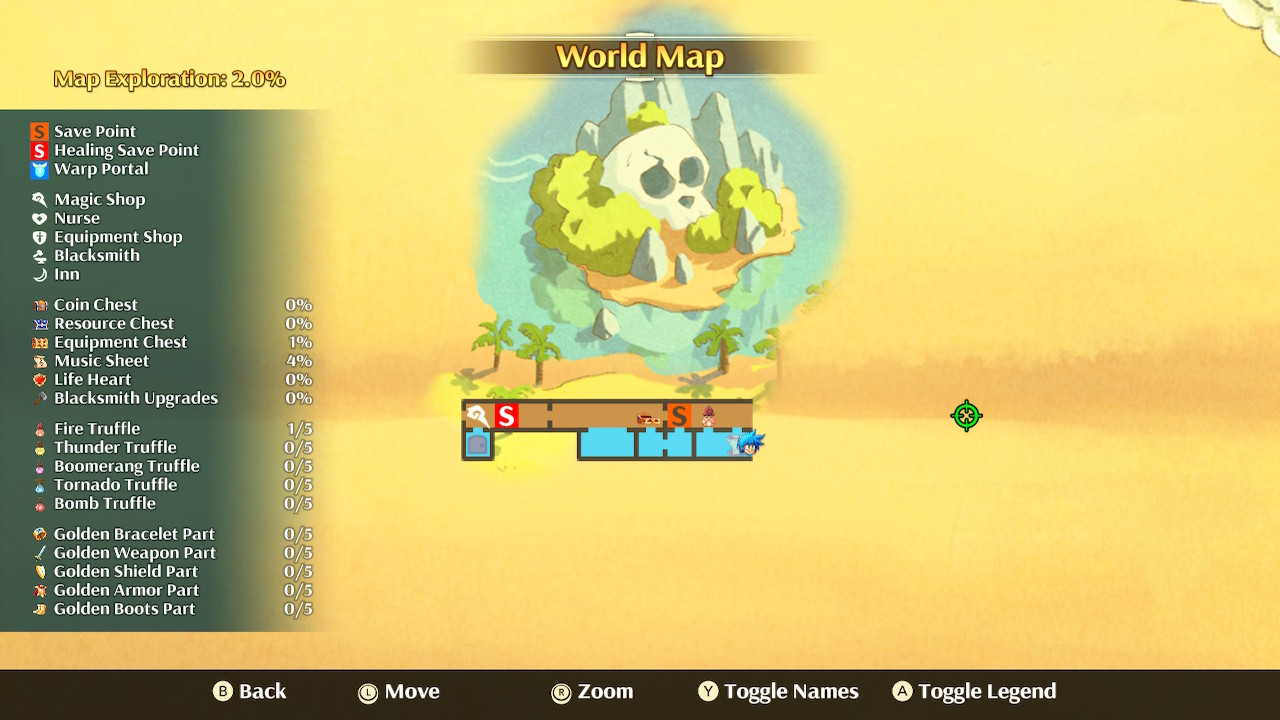The image size is (1280, 720).
Task: Select the Nurse legend entry
Action: point(77,218)
